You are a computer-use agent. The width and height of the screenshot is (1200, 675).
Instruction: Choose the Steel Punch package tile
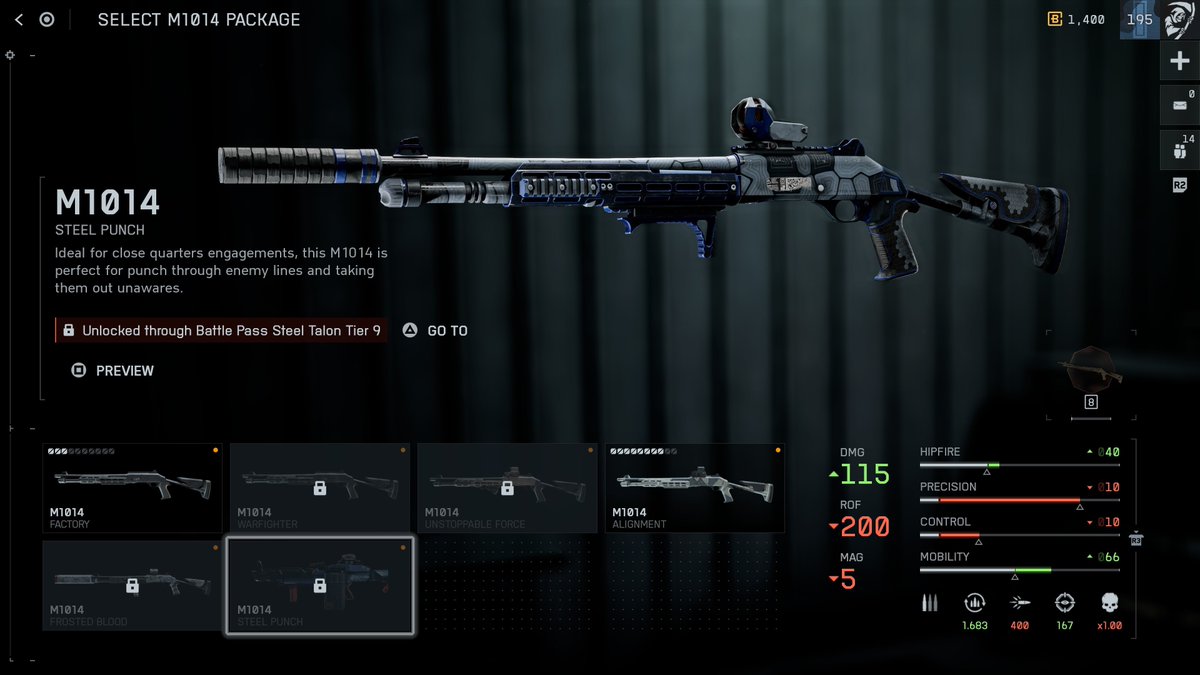coord(319,586)
